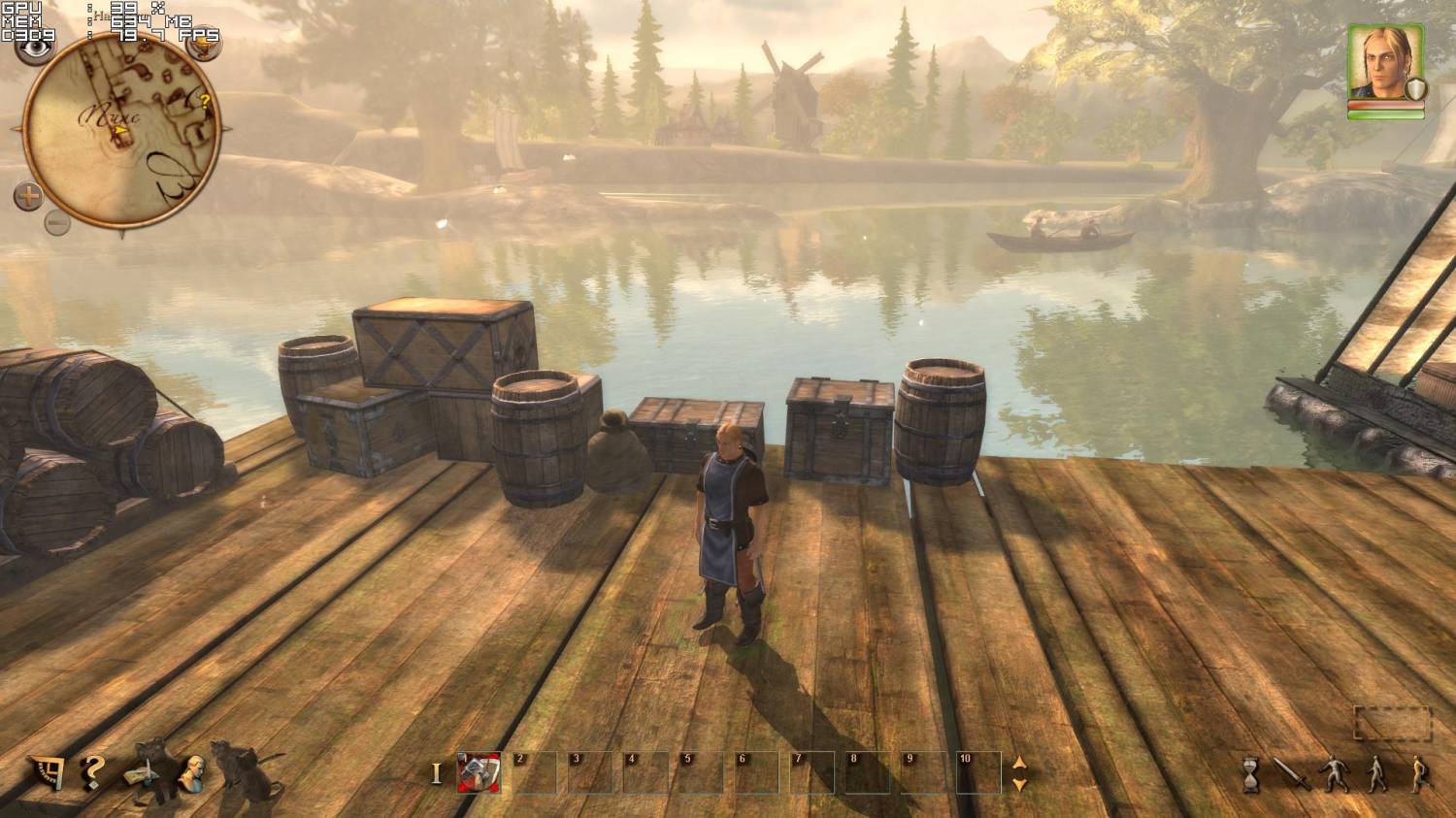Switch hotbar page with the up arrow
The image size is (1456, 818).
click(1019, 763)
